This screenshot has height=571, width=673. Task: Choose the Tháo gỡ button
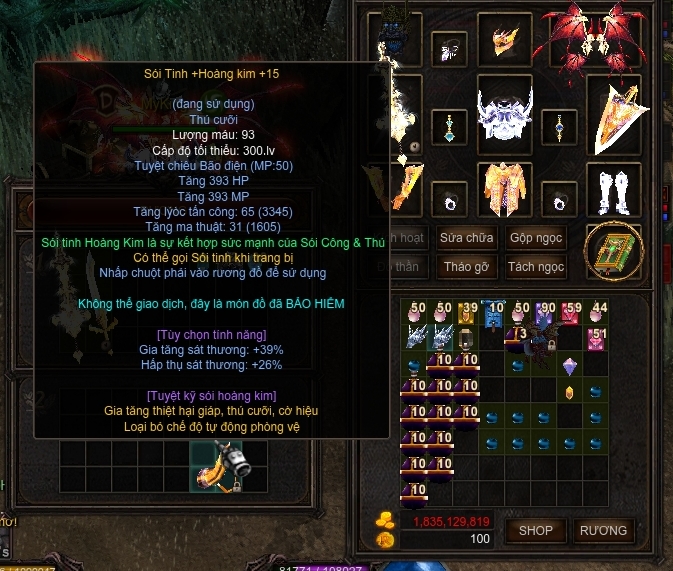(466, 267)
